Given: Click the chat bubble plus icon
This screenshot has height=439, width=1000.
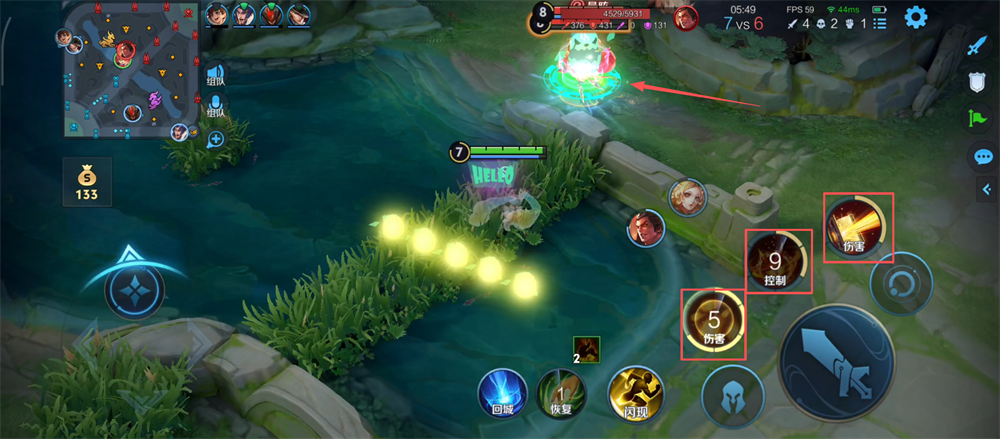Looking at the screenshot, I should click(215, 139).
